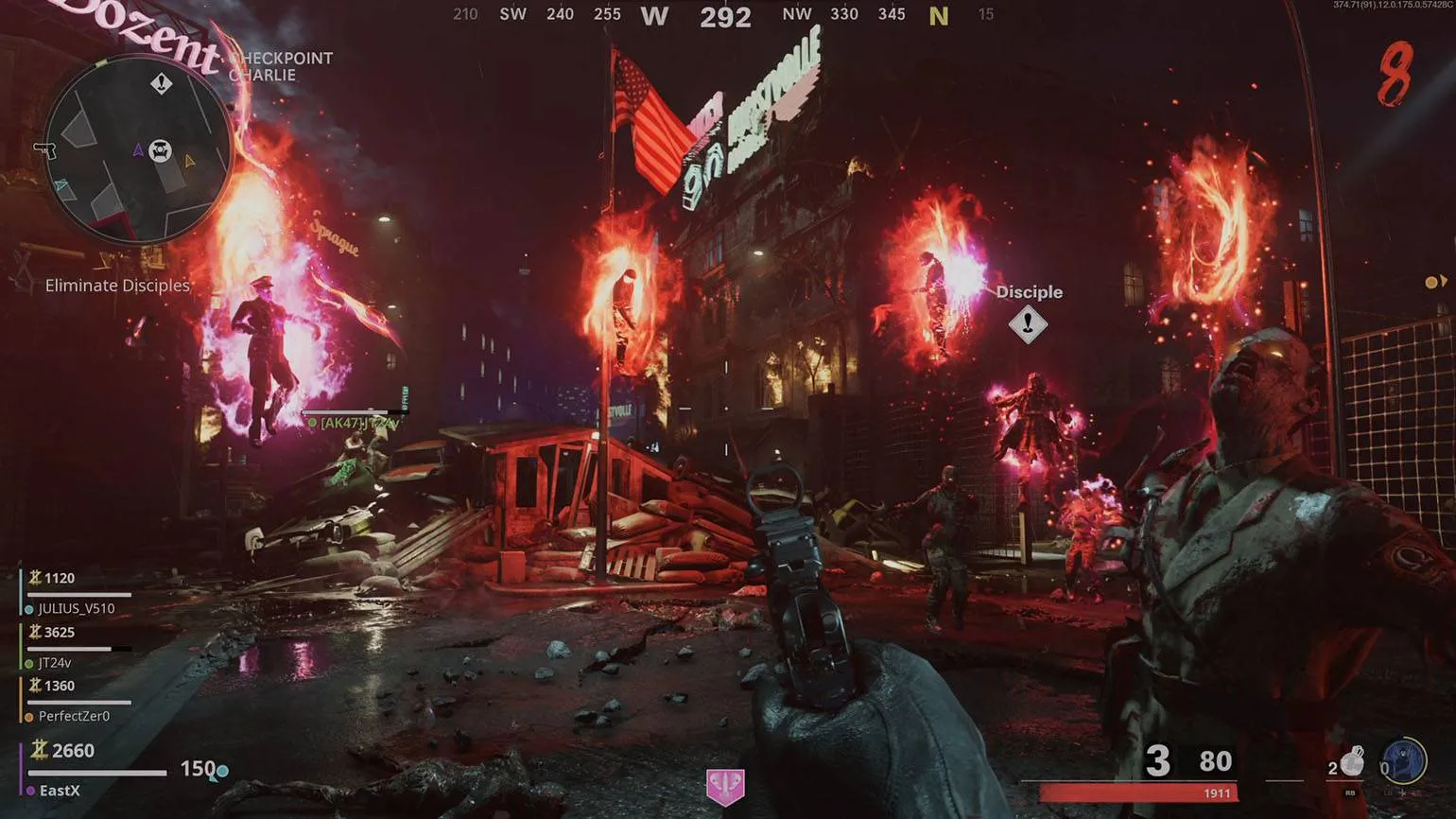Activate the blue circular field upgrade icon
Viewport: 1456px width, 819px height.
[1403, 760]
